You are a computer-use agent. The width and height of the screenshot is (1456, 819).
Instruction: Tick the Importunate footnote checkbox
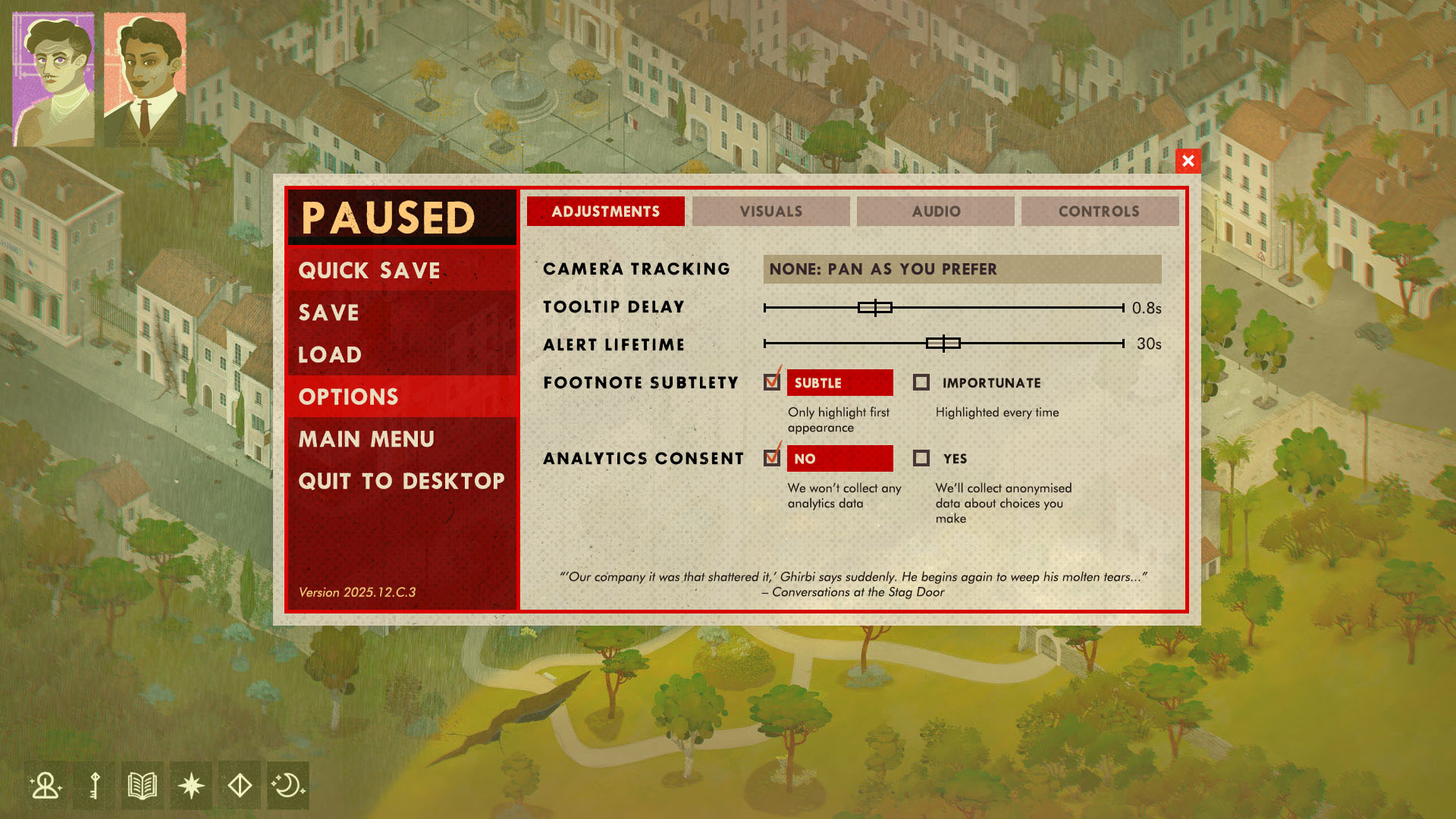point(921,383)
